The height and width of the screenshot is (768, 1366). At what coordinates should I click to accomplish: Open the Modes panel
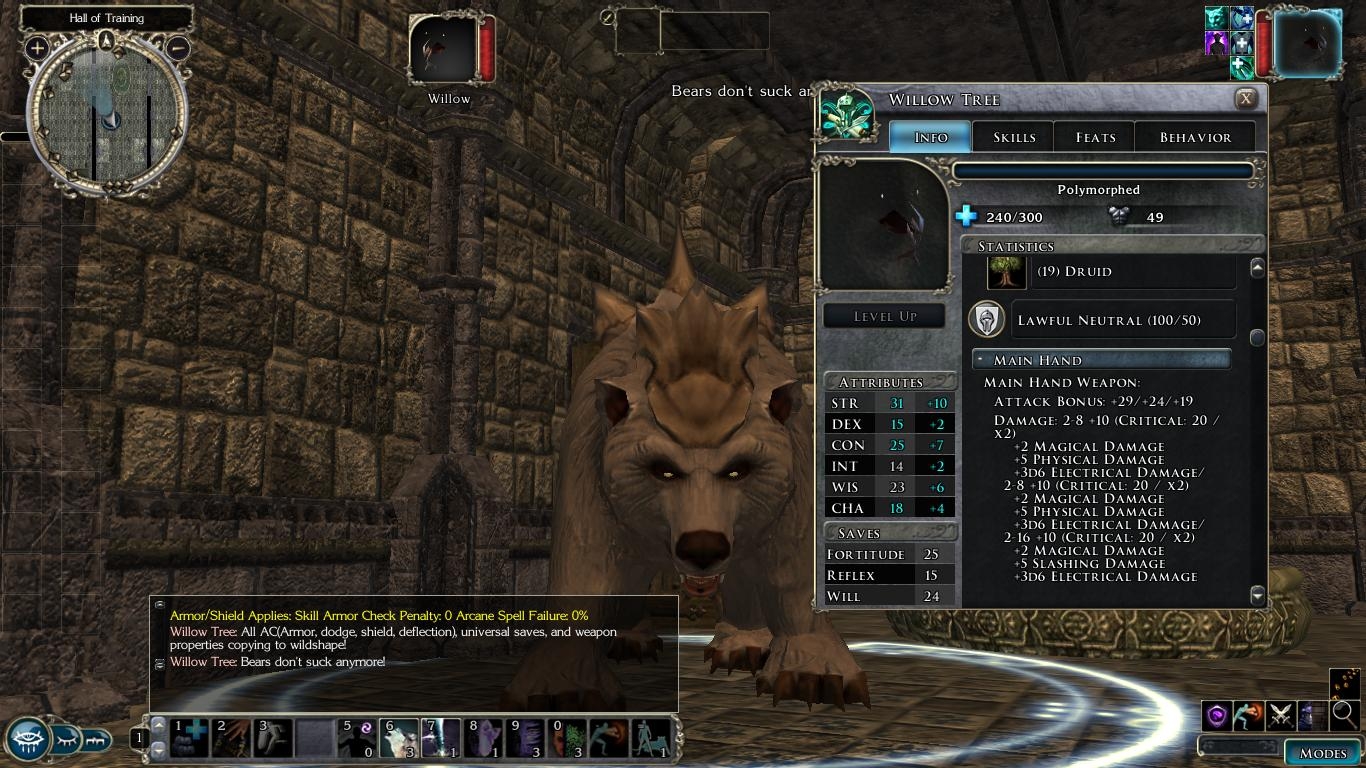point(1322,753)
